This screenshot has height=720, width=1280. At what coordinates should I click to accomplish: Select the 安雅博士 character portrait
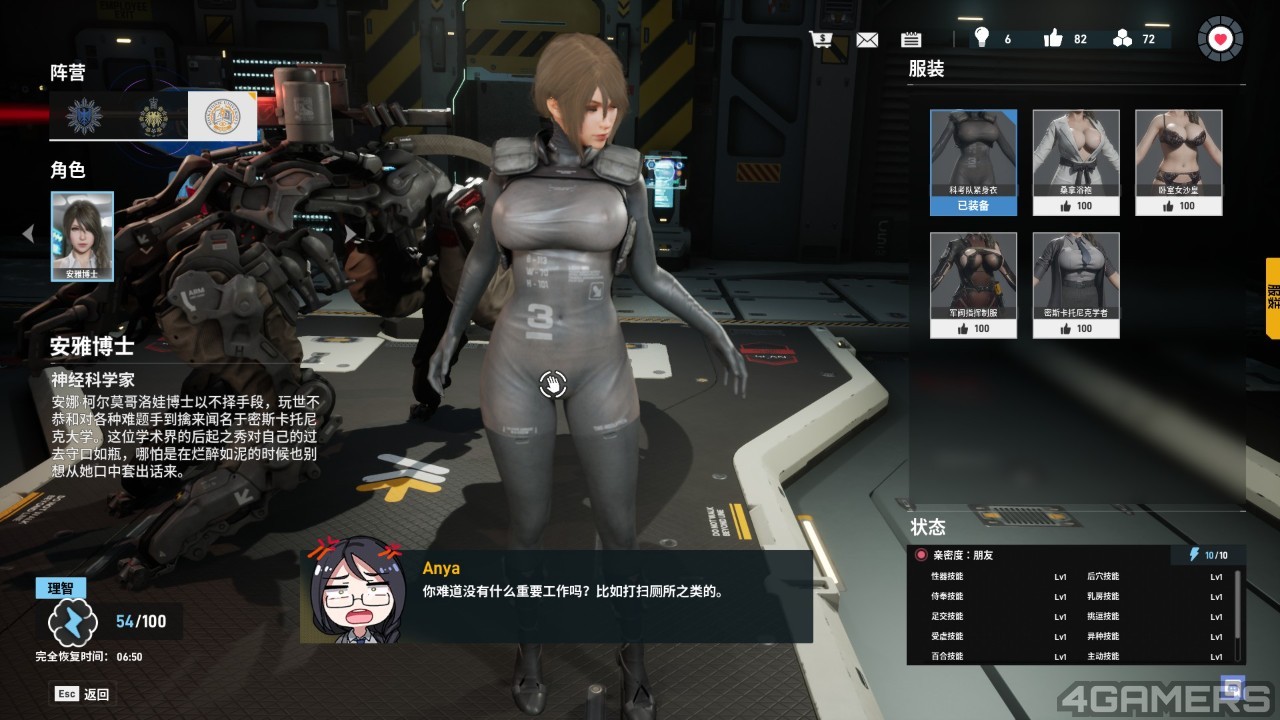click(x=82, y=236)
